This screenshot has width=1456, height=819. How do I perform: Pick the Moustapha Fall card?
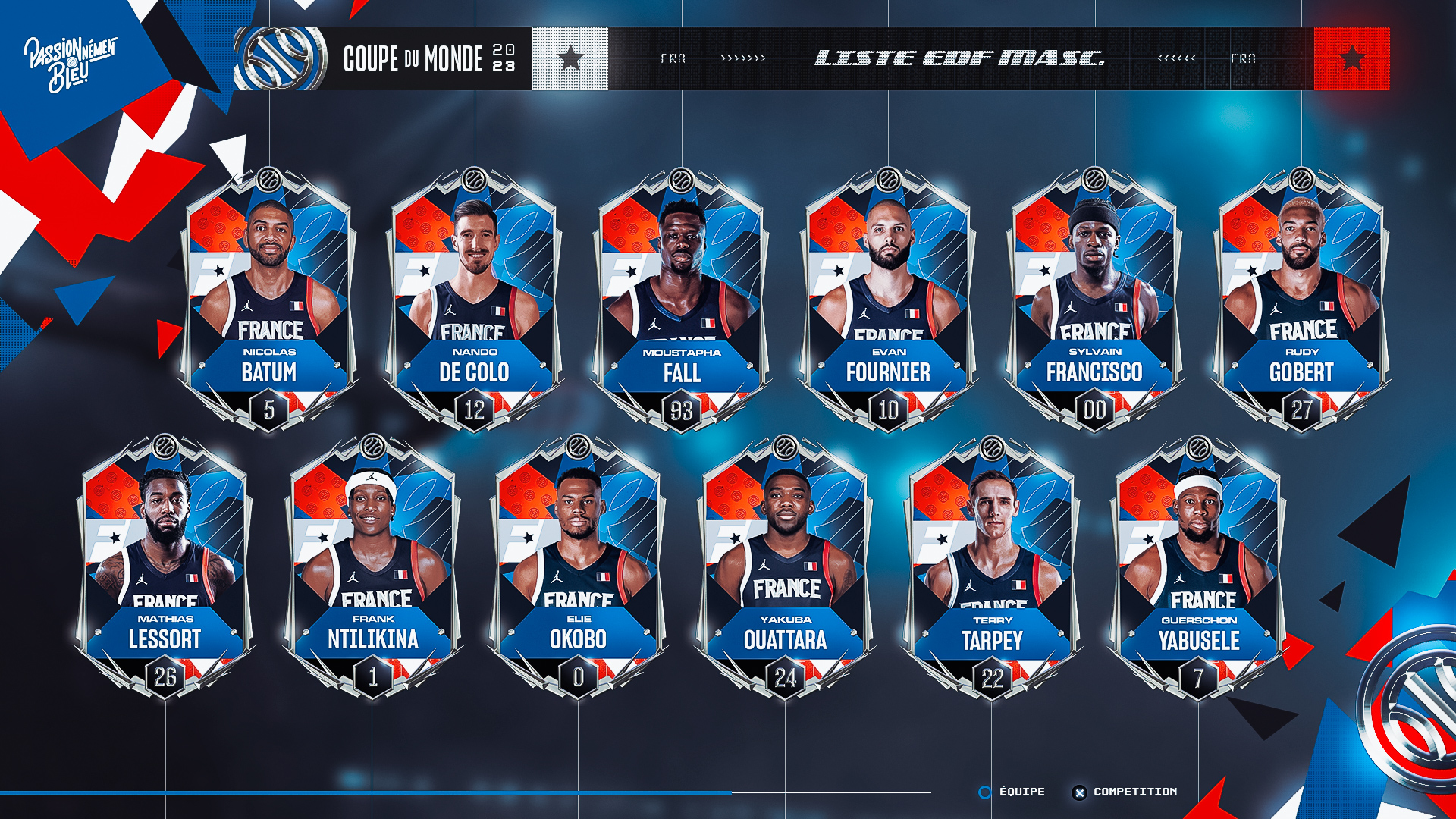click(682, 300)
